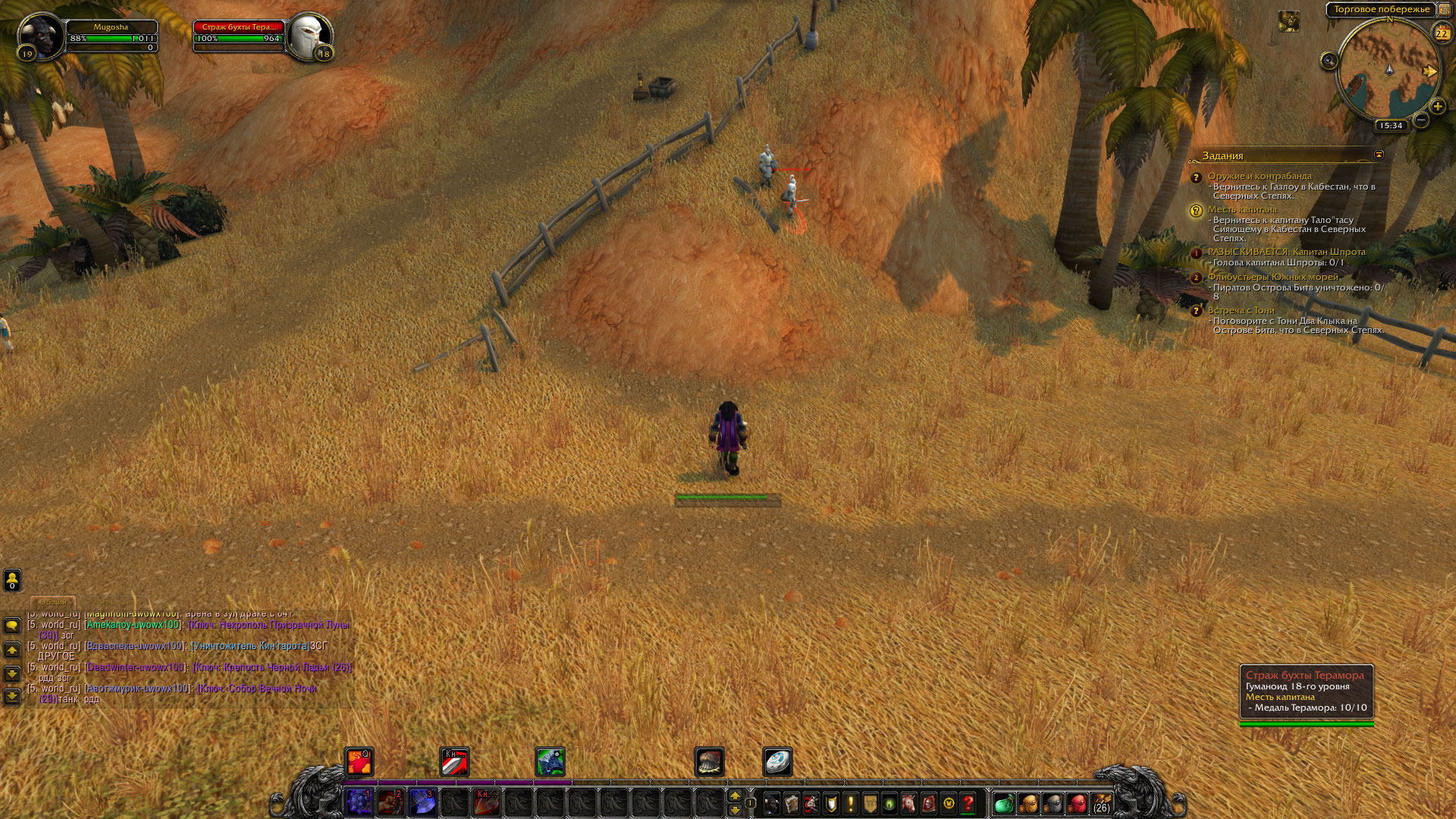
Task: Toggle the minimap tracking magnifier button
Action: click(x=1329, y=61)
